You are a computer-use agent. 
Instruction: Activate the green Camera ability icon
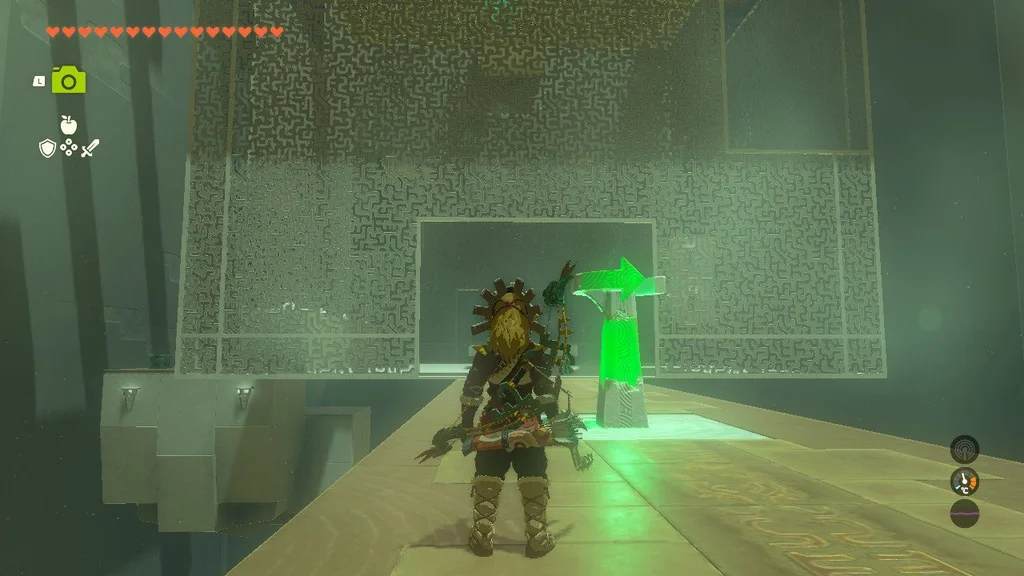click(68, 80)
